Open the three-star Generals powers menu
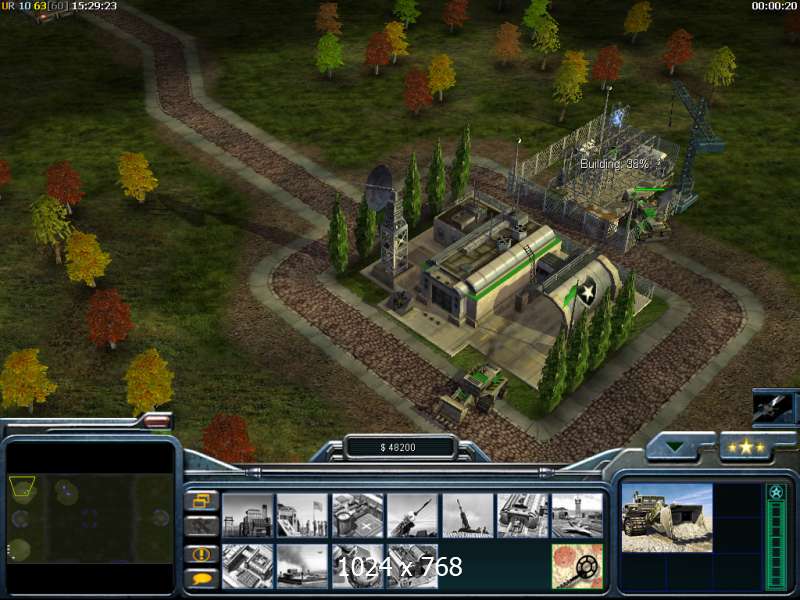Viewport: 800px width, 600px height. coord(748,447)
